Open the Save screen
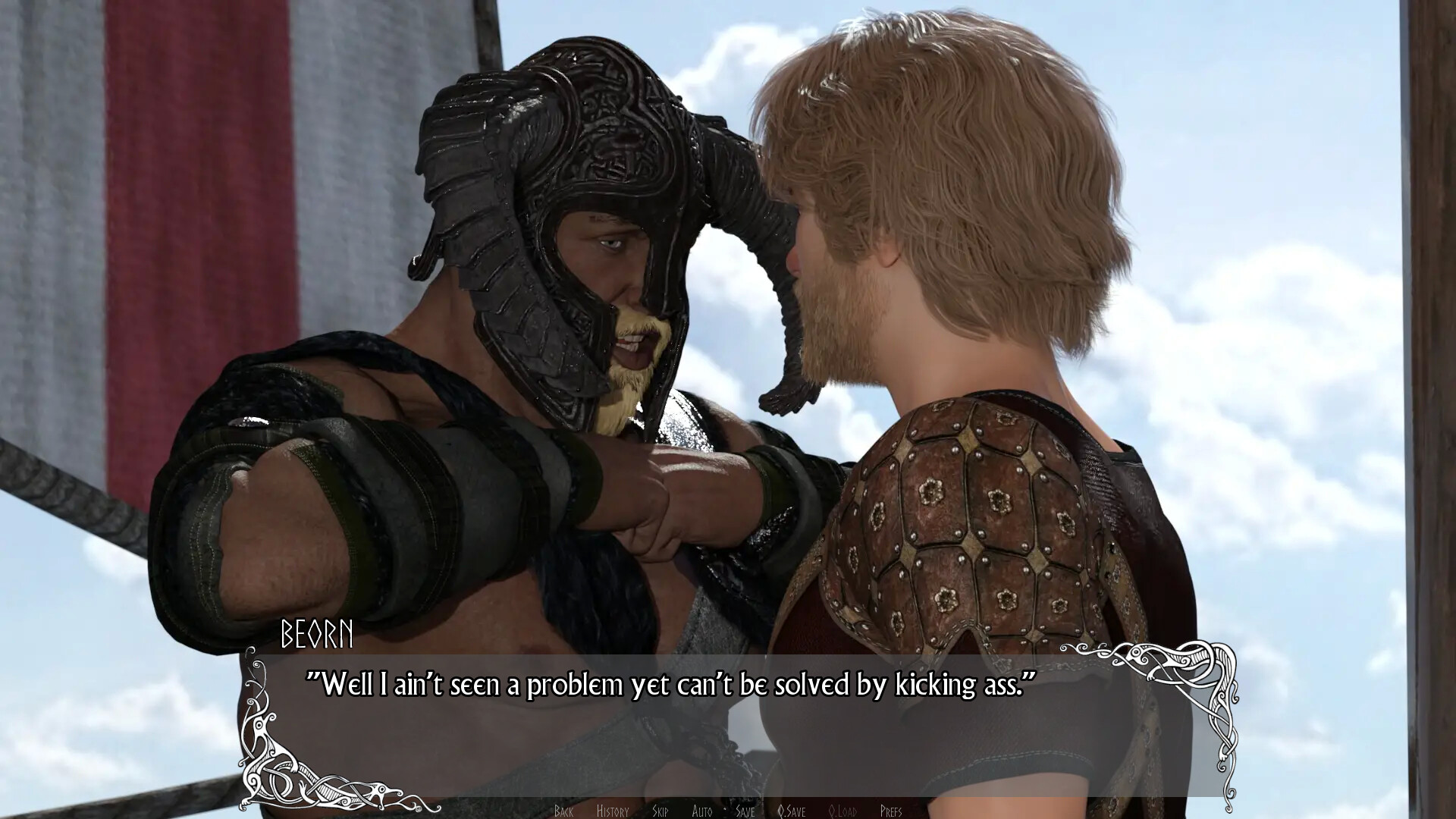The image size is (1456, 819). coord(745,810)
